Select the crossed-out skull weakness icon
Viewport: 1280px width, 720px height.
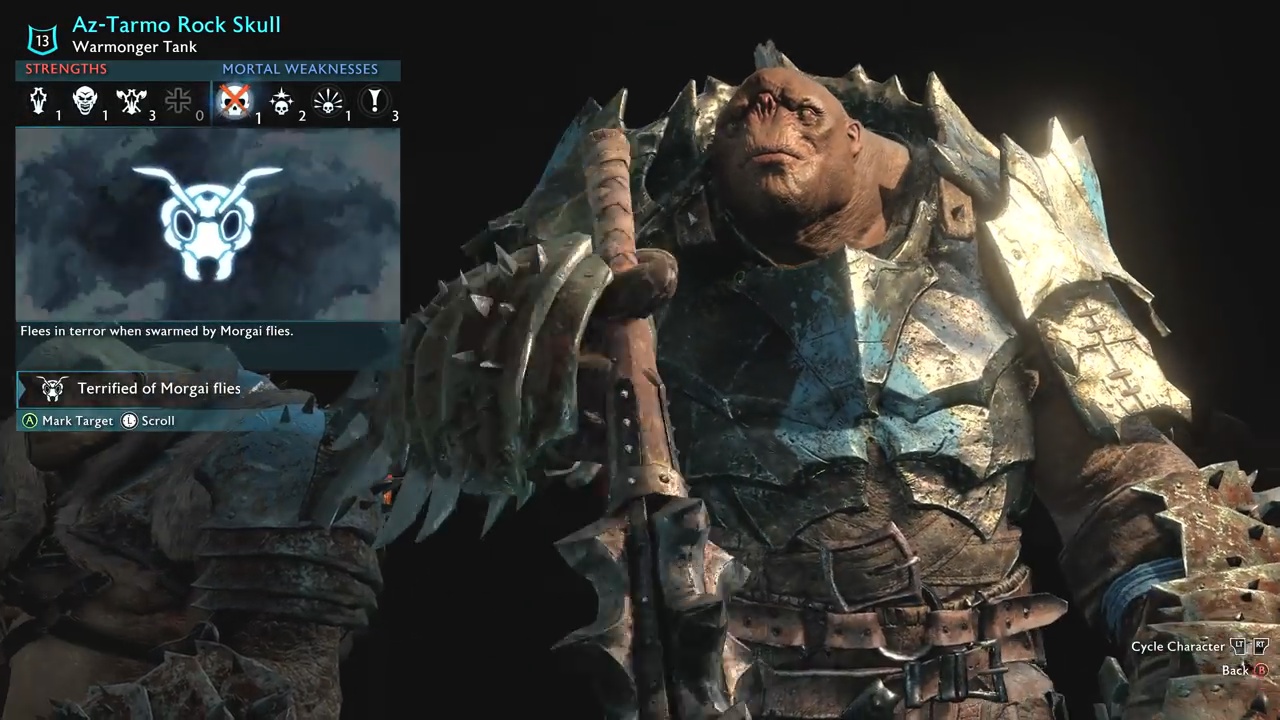(234, 101)
